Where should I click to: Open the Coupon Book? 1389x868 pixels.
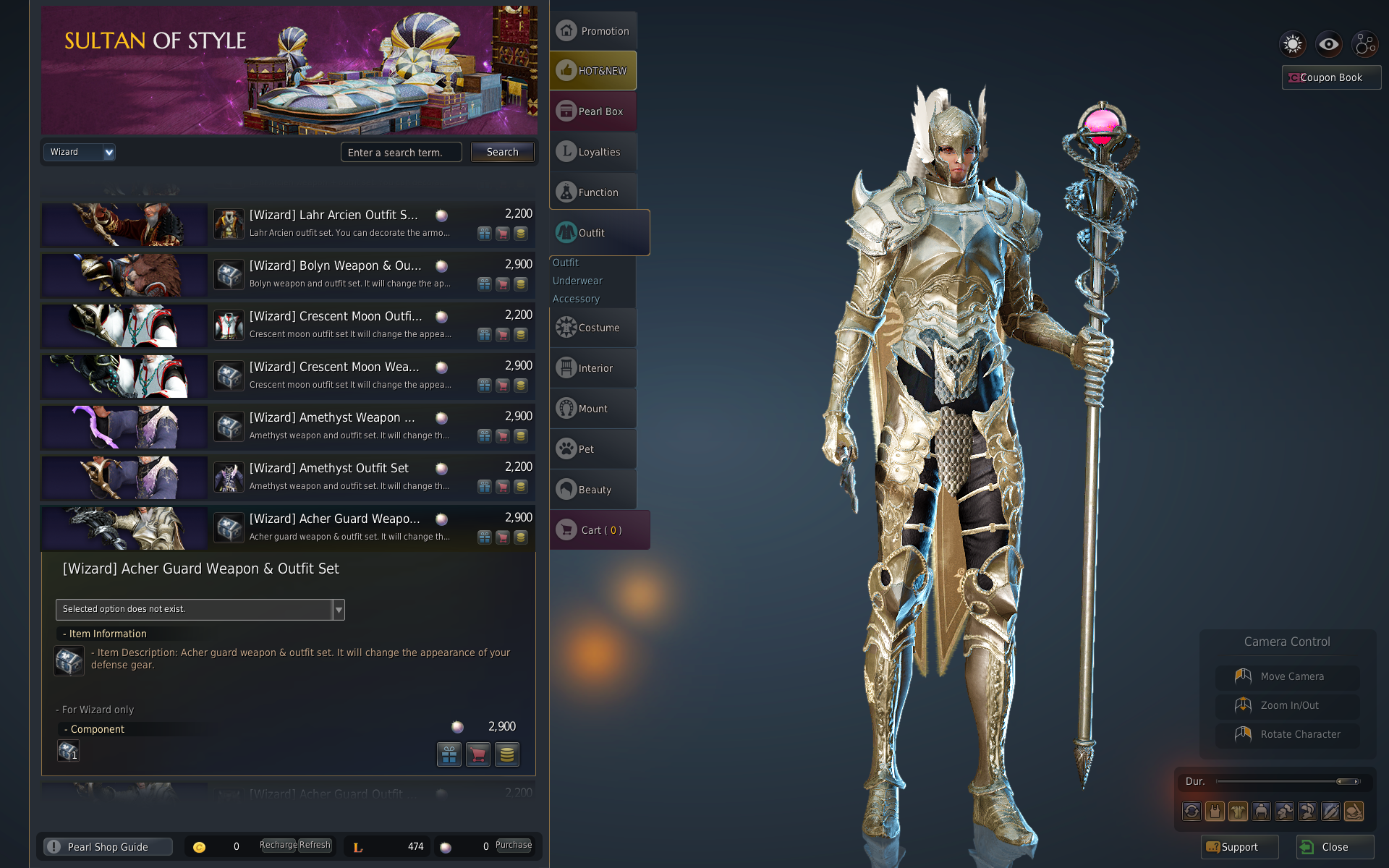point(1331,77)
